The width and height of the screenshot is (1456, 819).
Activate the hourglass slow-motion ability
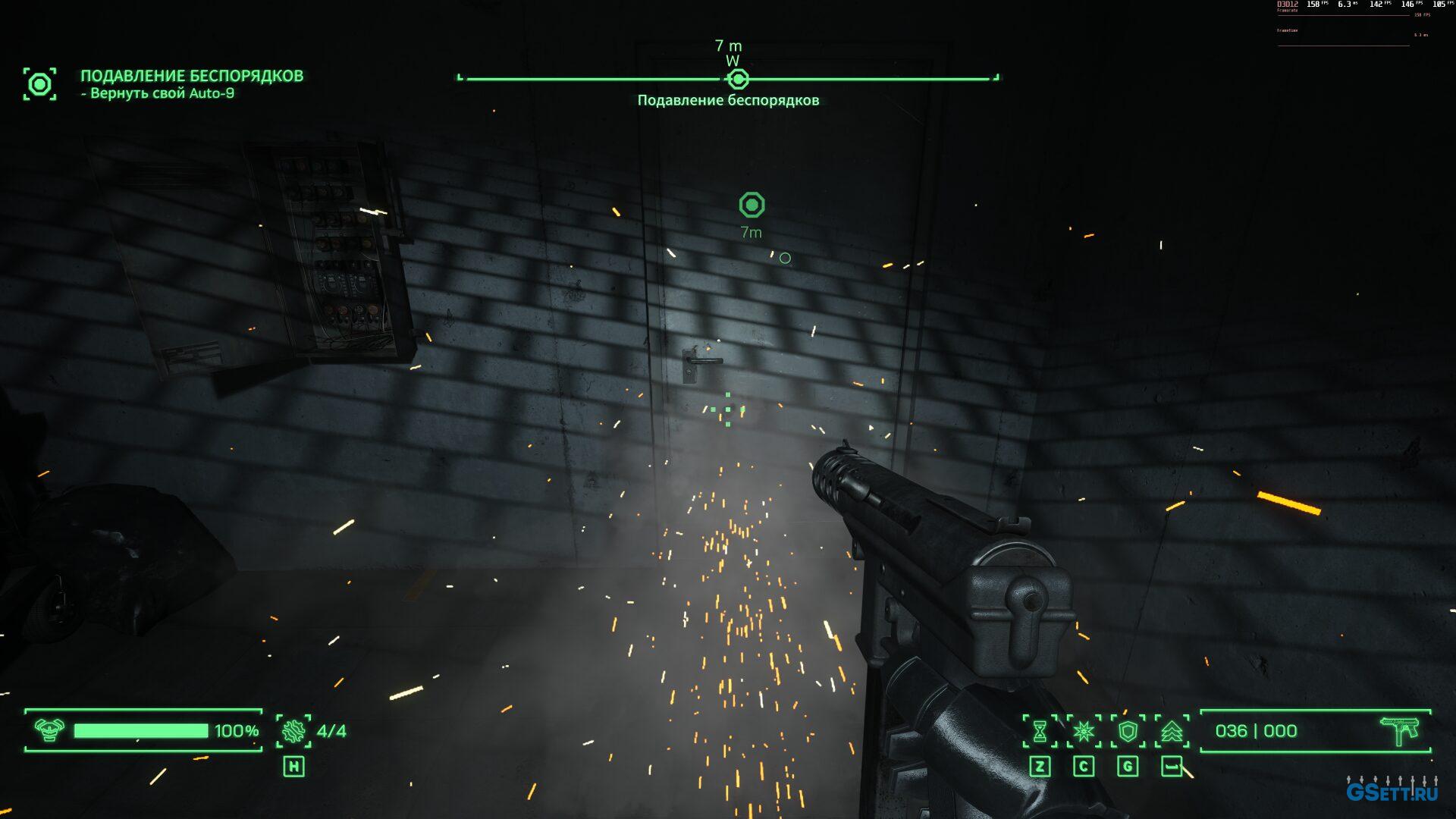click(x=1040, y=731)
